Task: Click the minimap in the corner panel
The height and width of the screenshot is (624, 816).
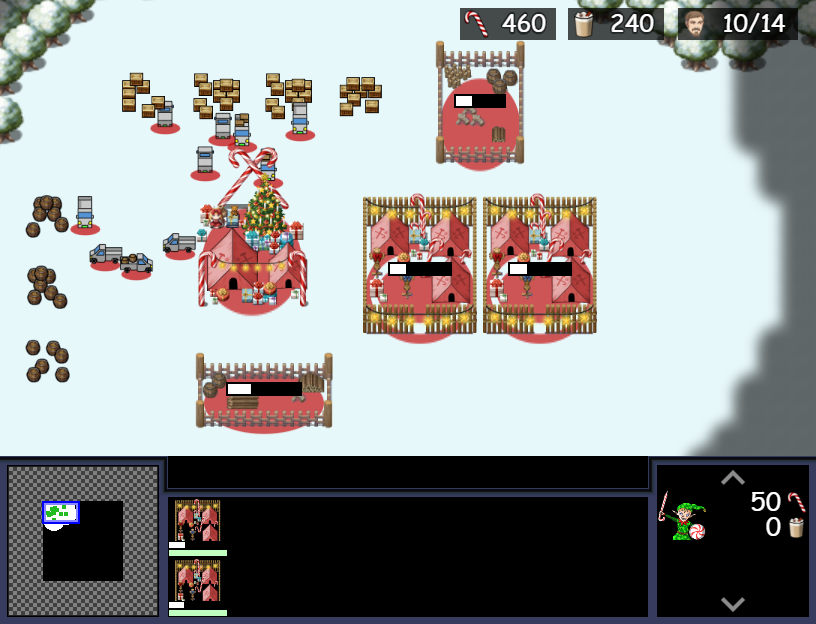Action: 83,540
